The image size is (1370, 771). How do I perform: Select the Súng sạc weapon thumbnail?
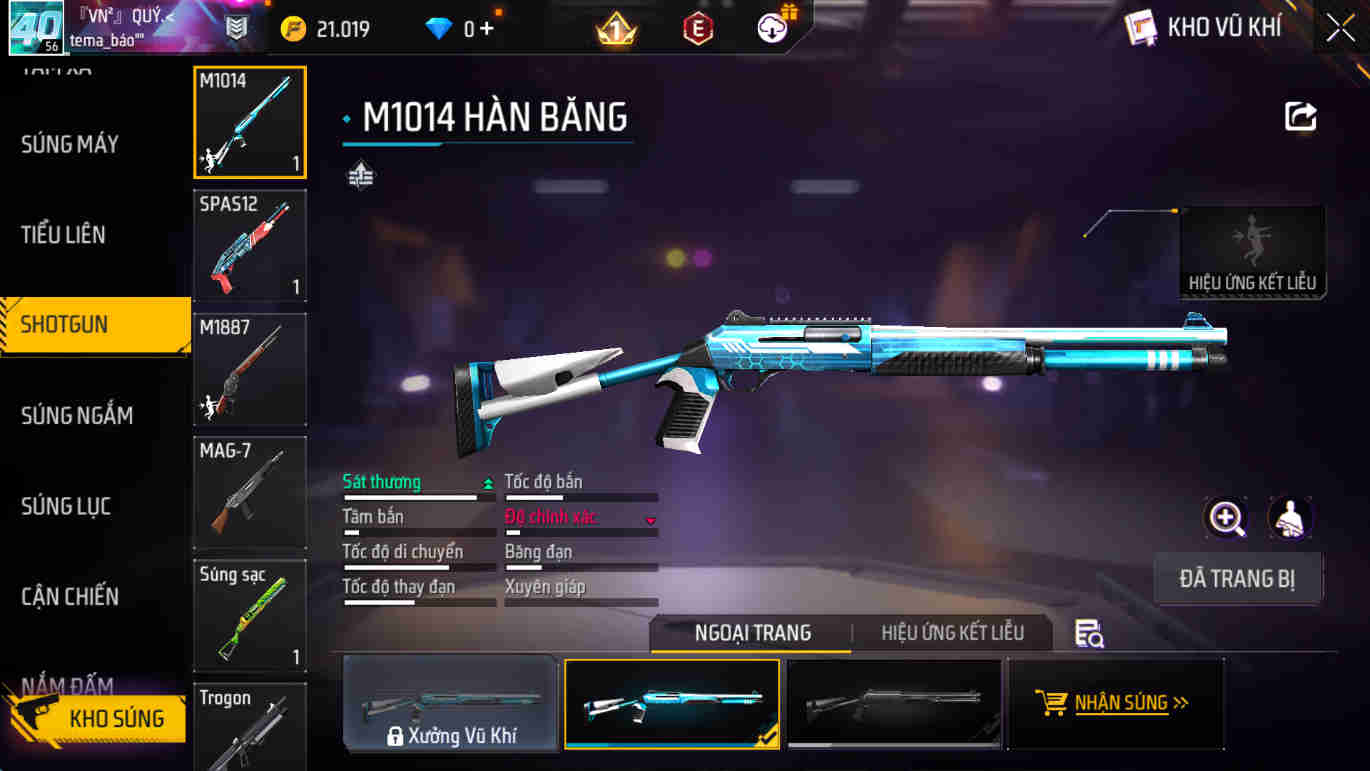pos(250,615)
